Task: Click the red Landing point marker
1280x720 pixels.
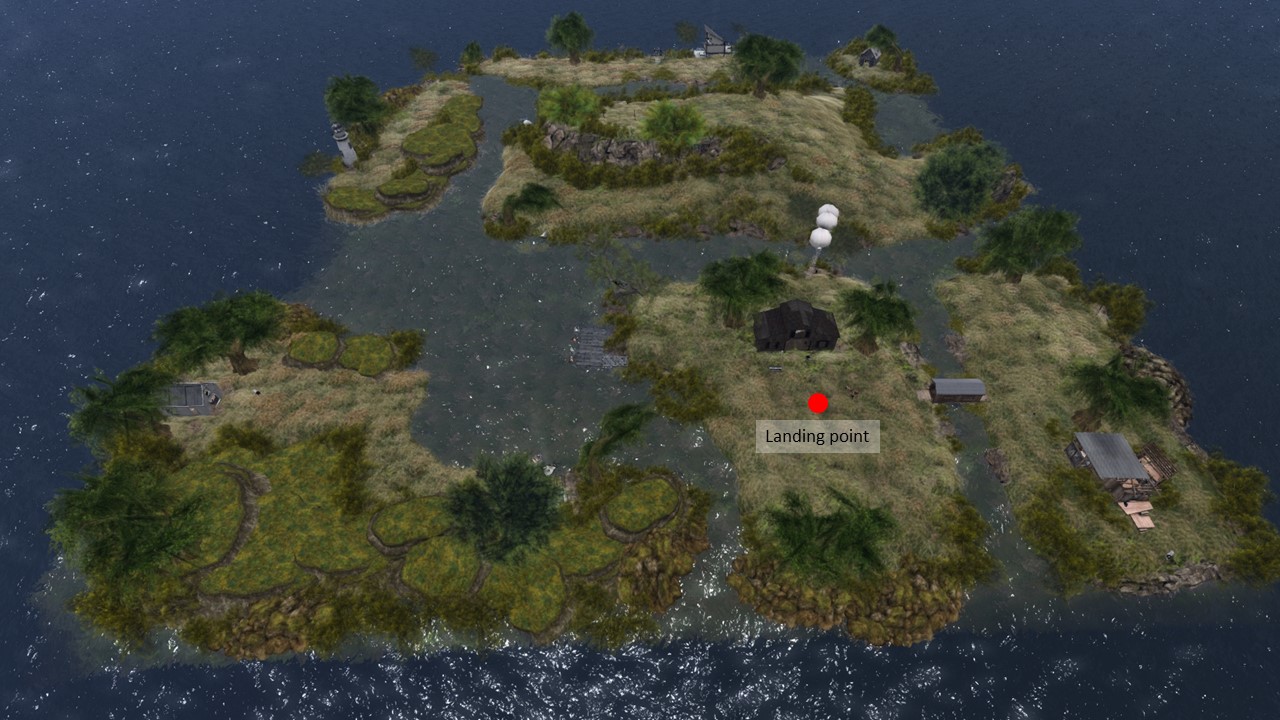Action: point(818,403)
